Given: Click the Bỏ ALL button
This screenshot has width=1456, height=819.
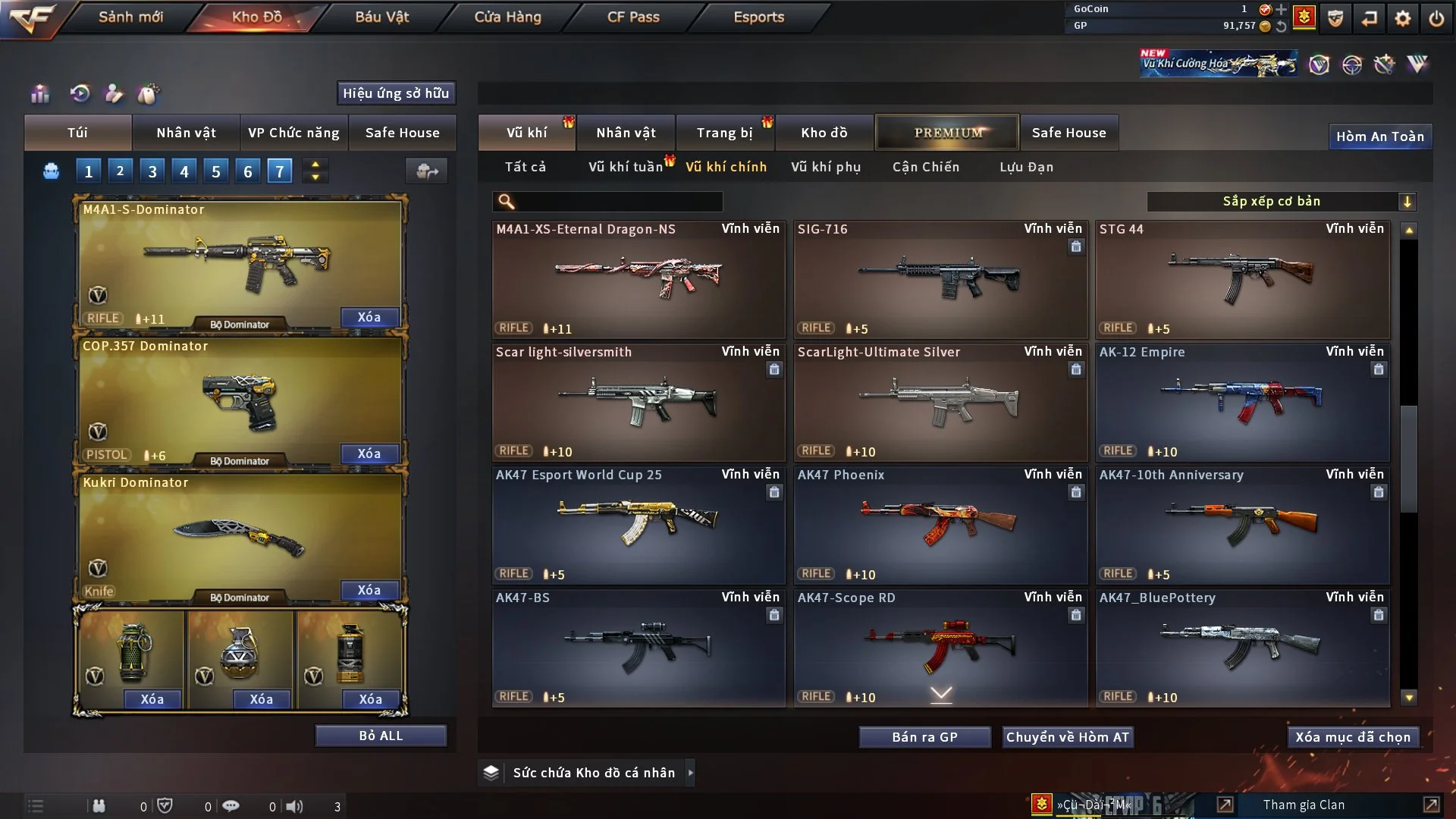Looking at the screenshot, I should coord(381,736).
